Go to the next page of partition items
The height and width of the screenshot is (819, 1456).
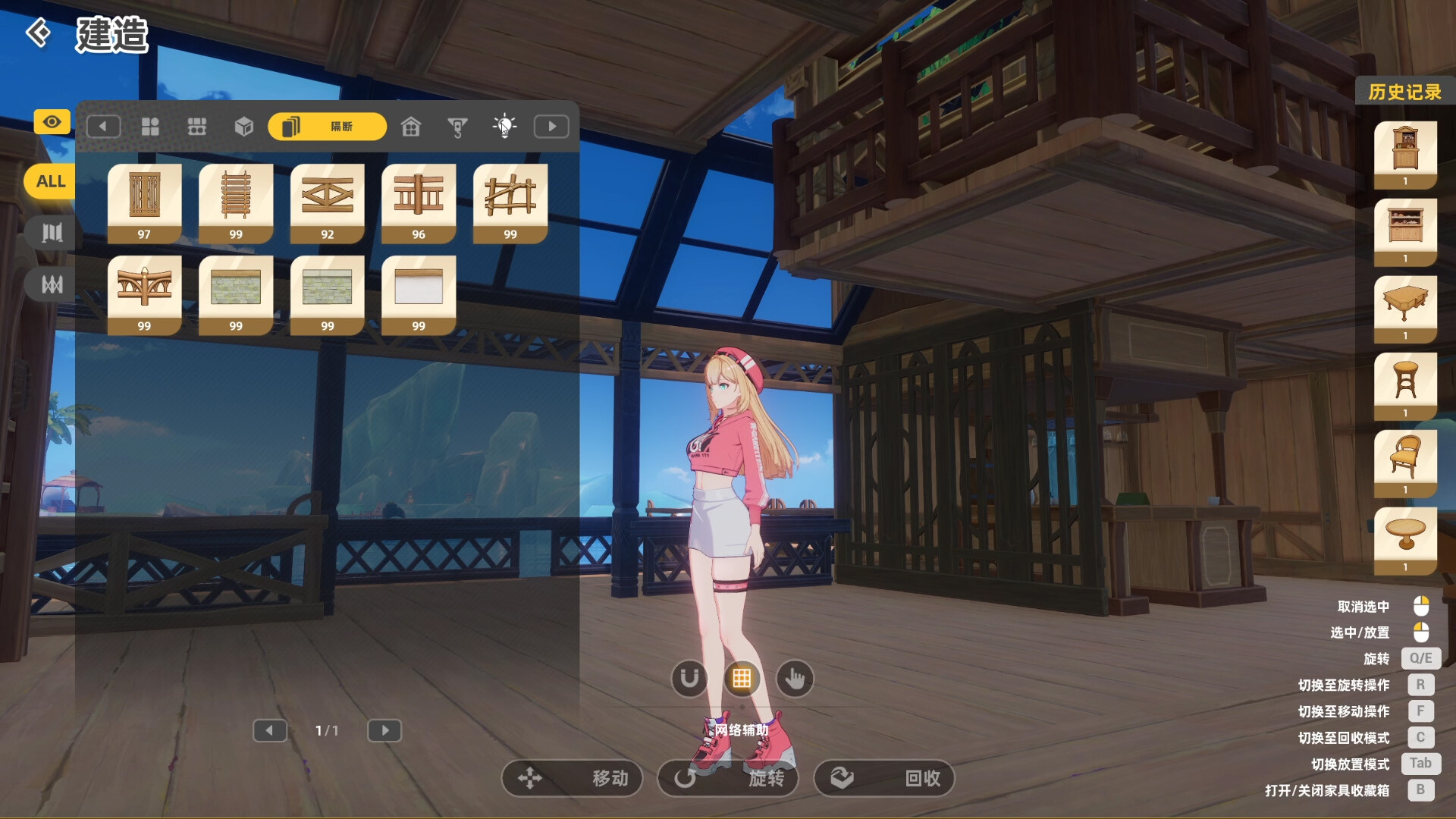[x=384, y=730]
